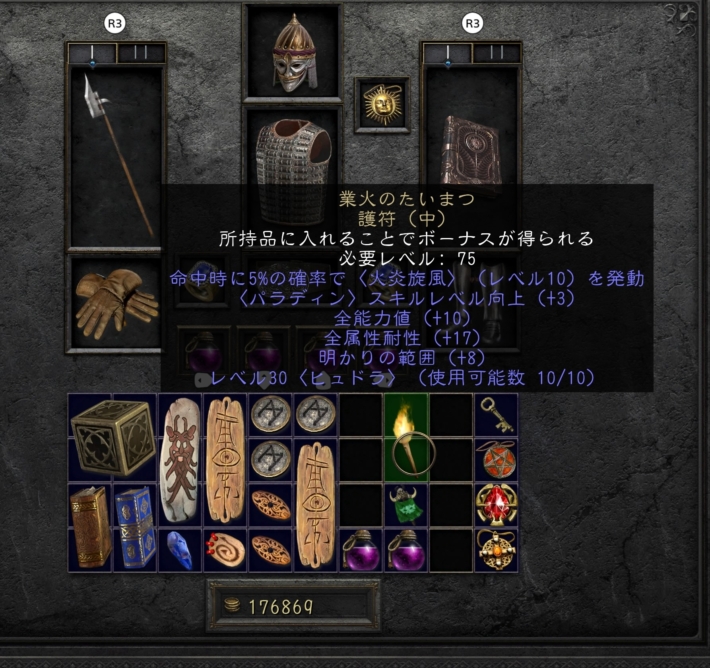The image size is (710, 668).
Task: Click the small blue mask-shaped item
Action: pos(181,548)
